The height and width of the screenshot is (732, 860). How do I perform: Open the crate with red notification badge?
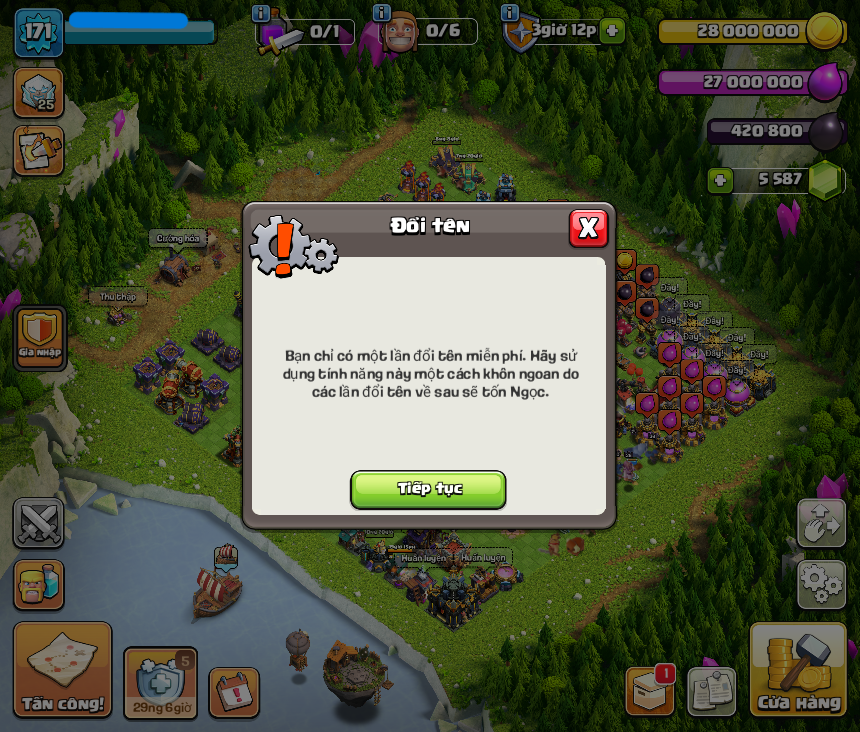(x=650, y=690)
